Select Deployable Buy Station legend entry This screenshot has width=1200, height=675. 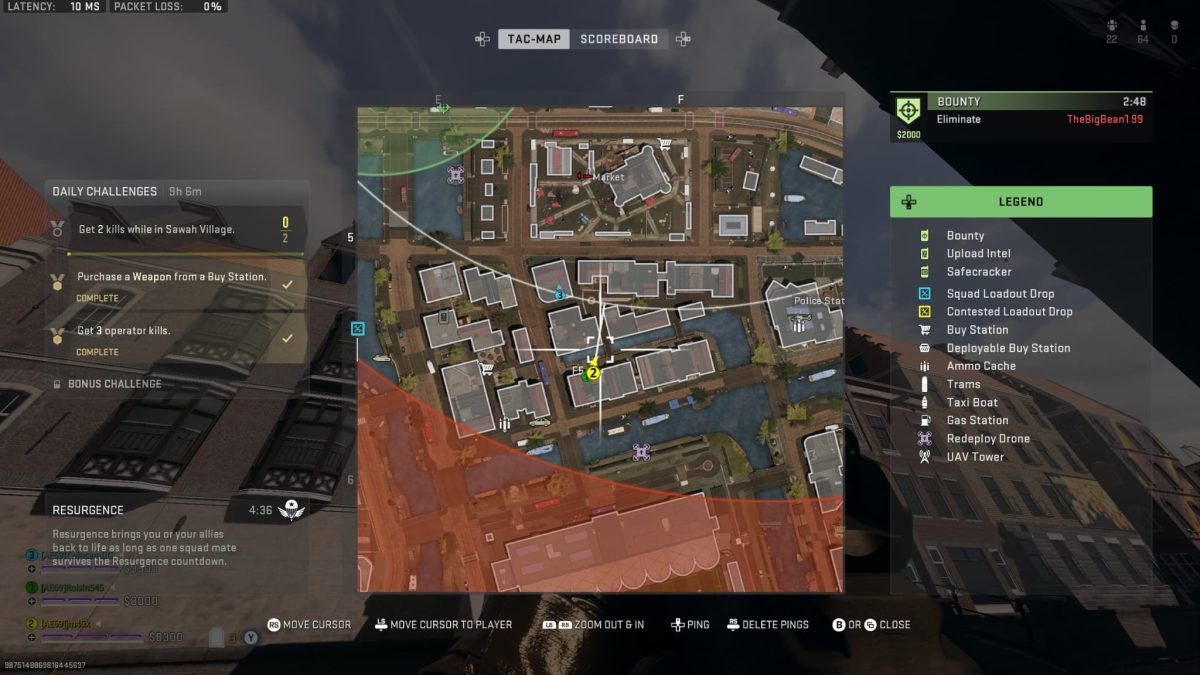(x=1008, y=348)
